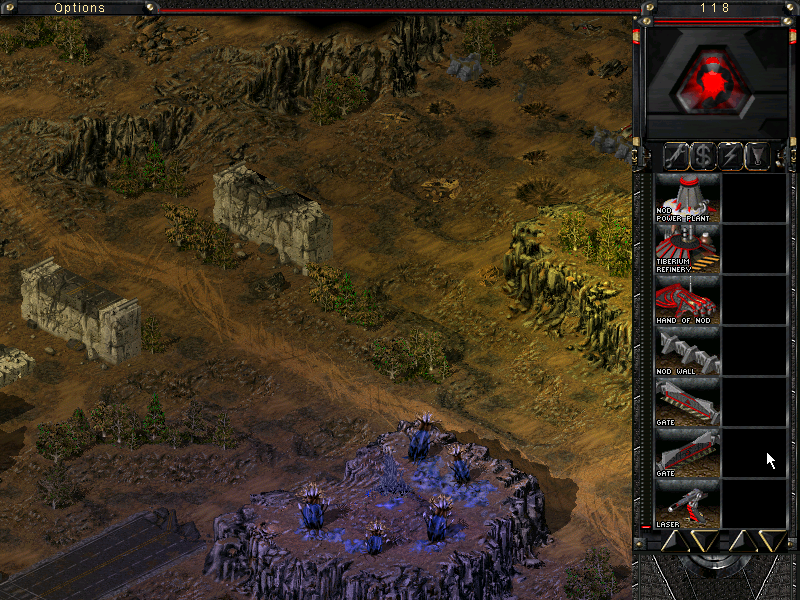Open the Options menu
The width and height of the screenshot is (800, 600).
80,8
